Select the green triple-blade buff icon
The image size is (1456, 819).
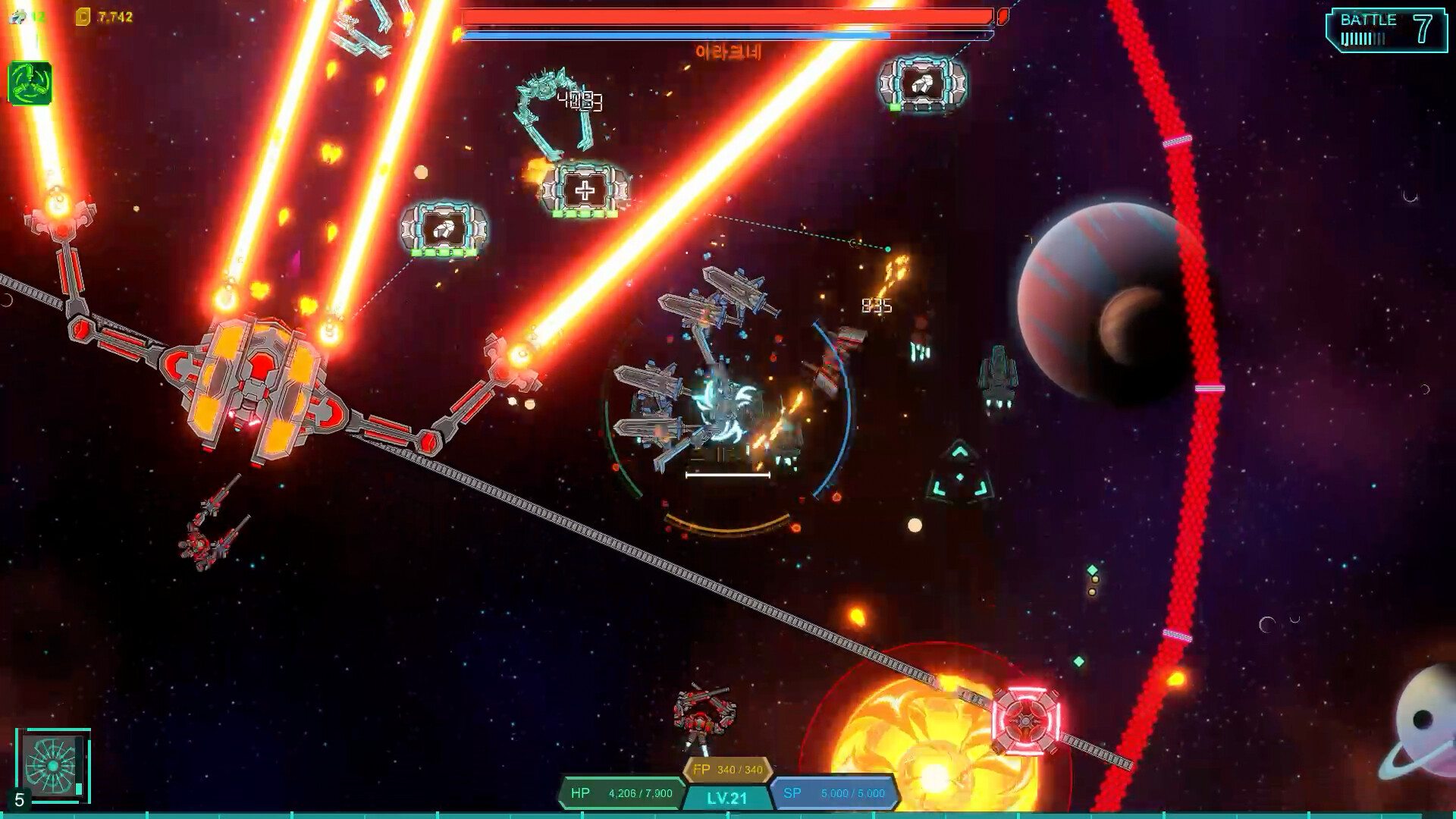(30, 83)
